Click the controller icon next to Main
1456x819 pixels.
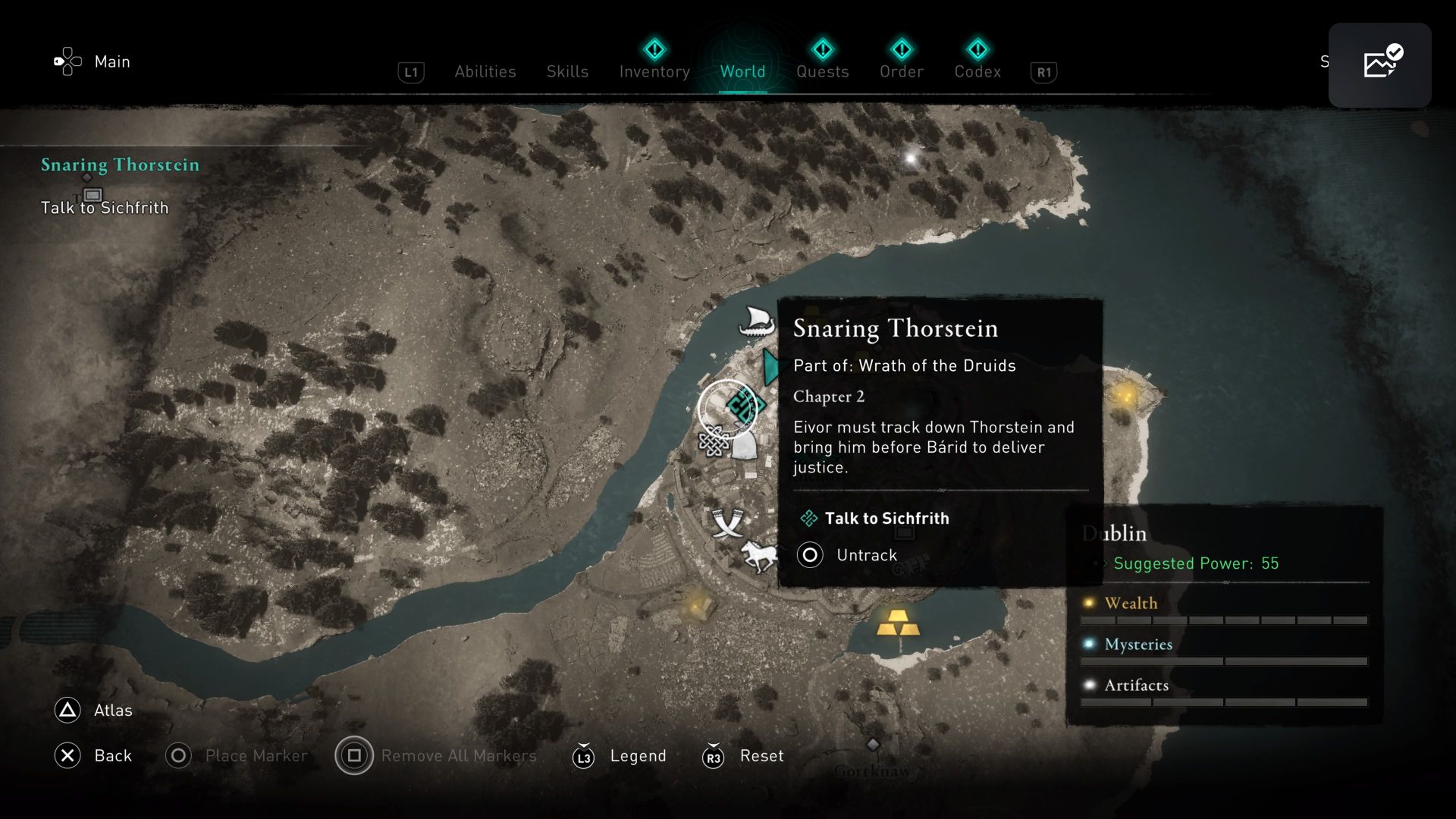[67, 61]
